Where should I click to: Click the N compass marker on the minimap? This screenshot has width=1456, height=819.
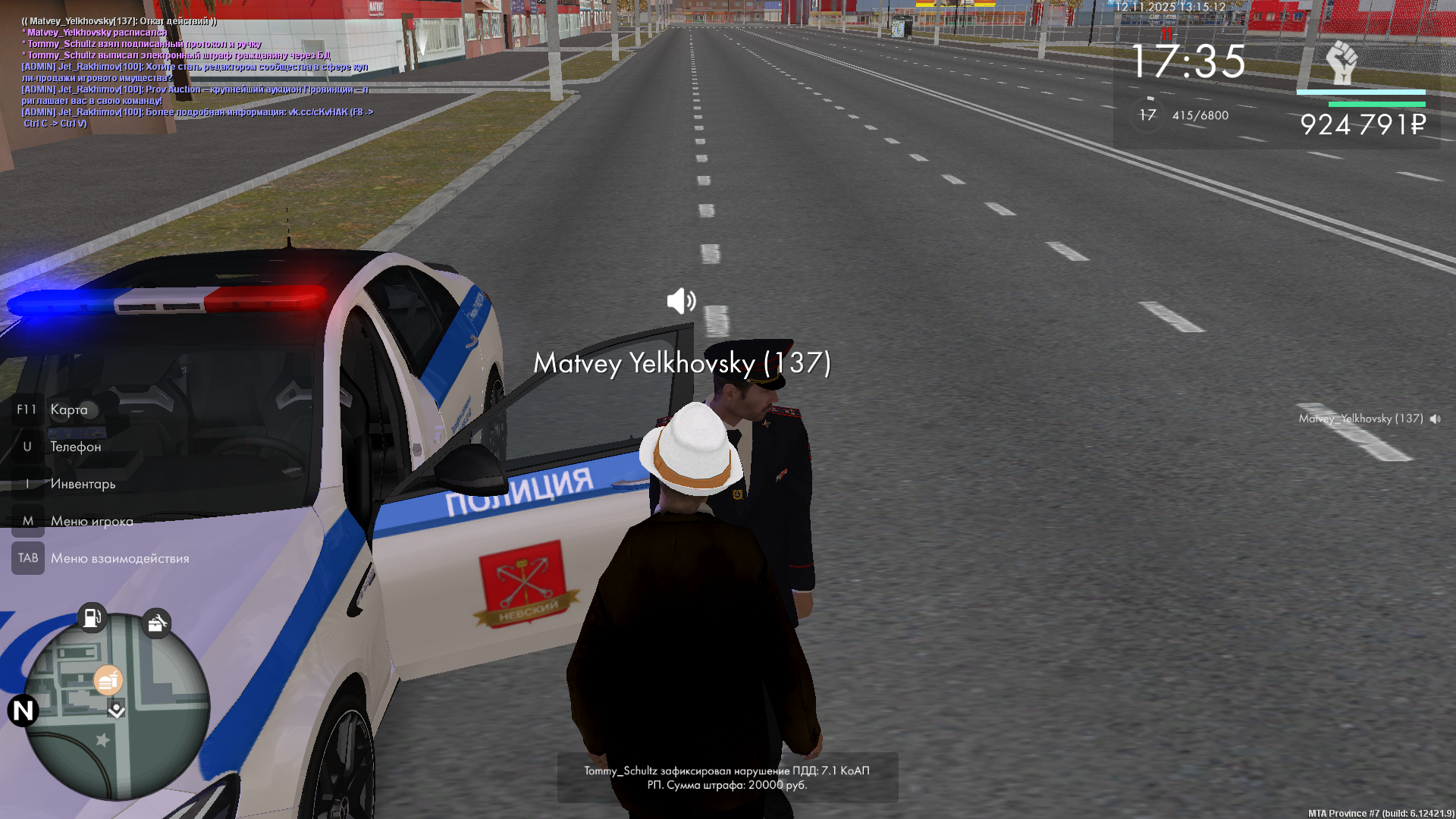coord(23,711)
